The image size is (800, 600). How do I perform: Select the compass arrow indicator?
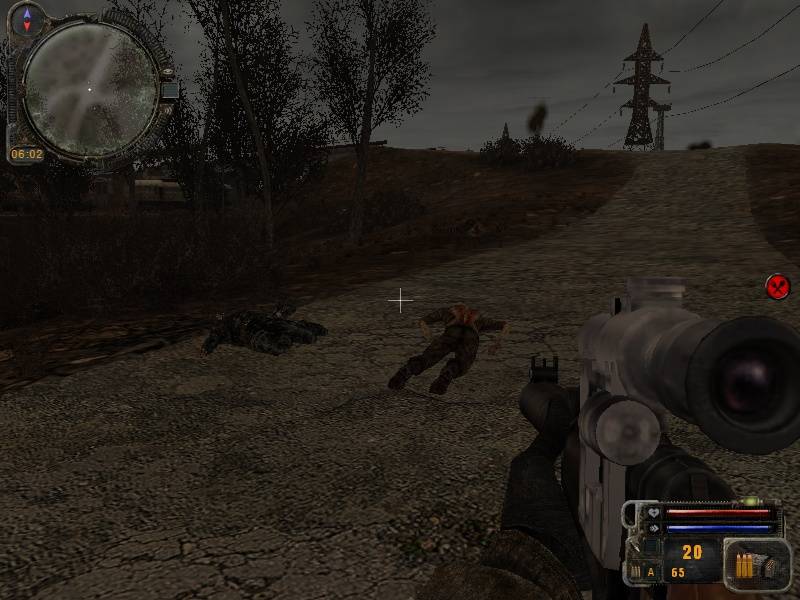(x=27, y=15)
